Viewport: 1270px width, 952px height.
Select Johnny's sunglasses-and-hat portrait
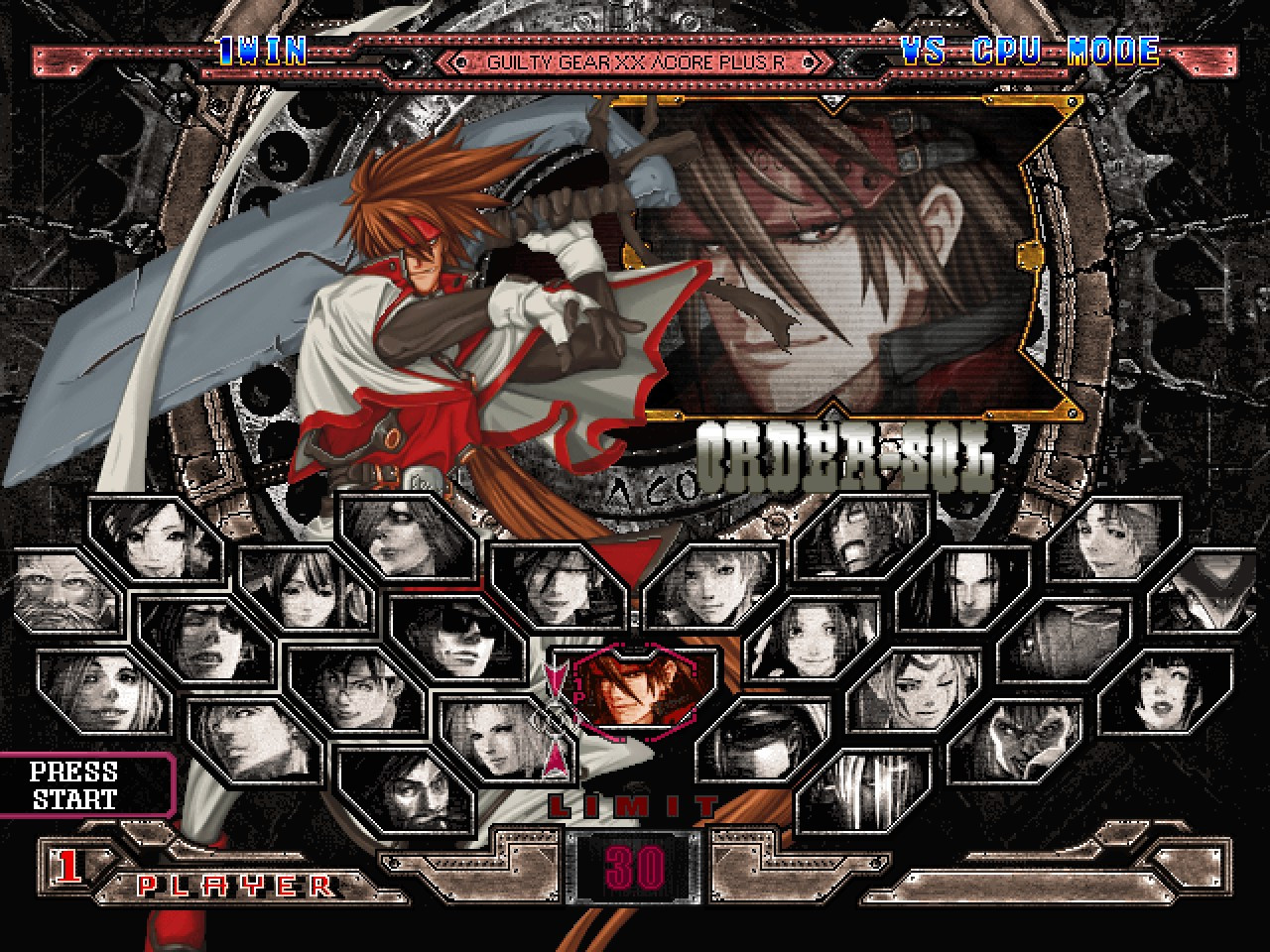(x=461, y=640)
